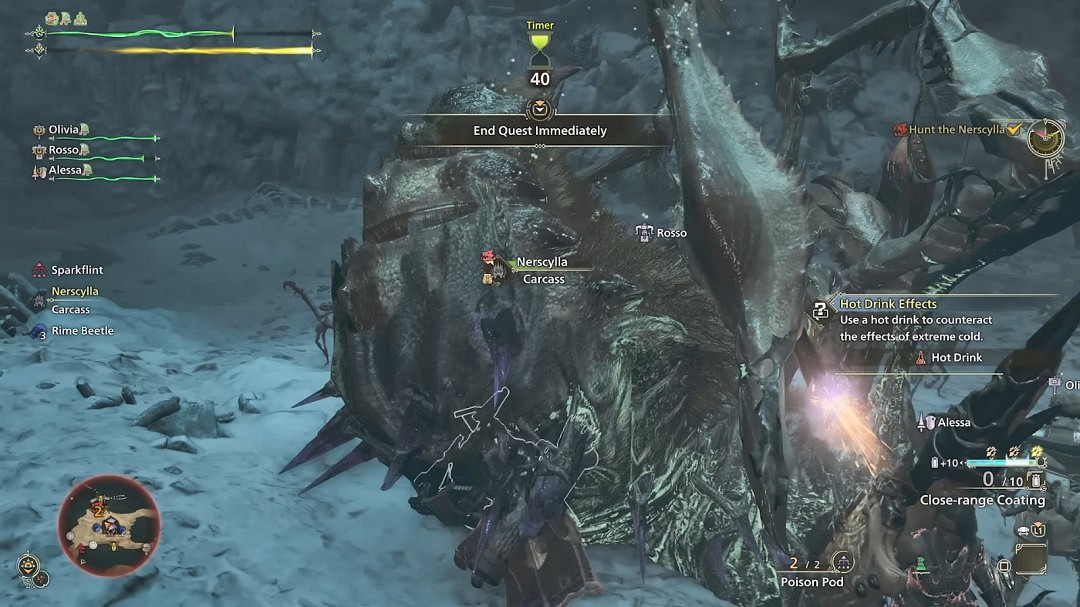Choose Rime Beetle in the nearby list
Viewport: 1080px width, 607px height.
(x=82, y=331)
